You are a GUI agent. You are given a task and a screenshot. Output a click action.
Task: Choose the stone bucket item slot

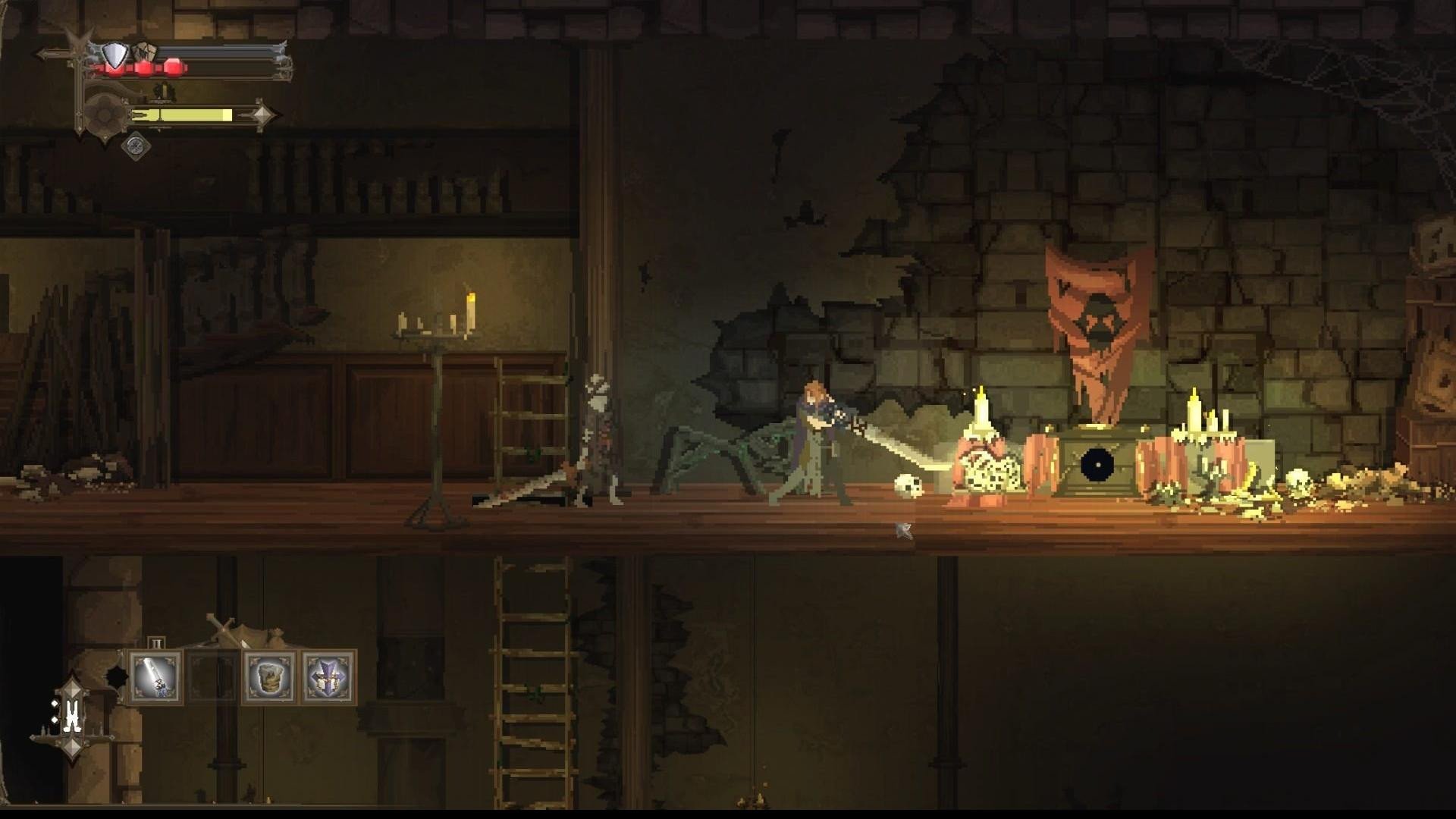point(270,677)
